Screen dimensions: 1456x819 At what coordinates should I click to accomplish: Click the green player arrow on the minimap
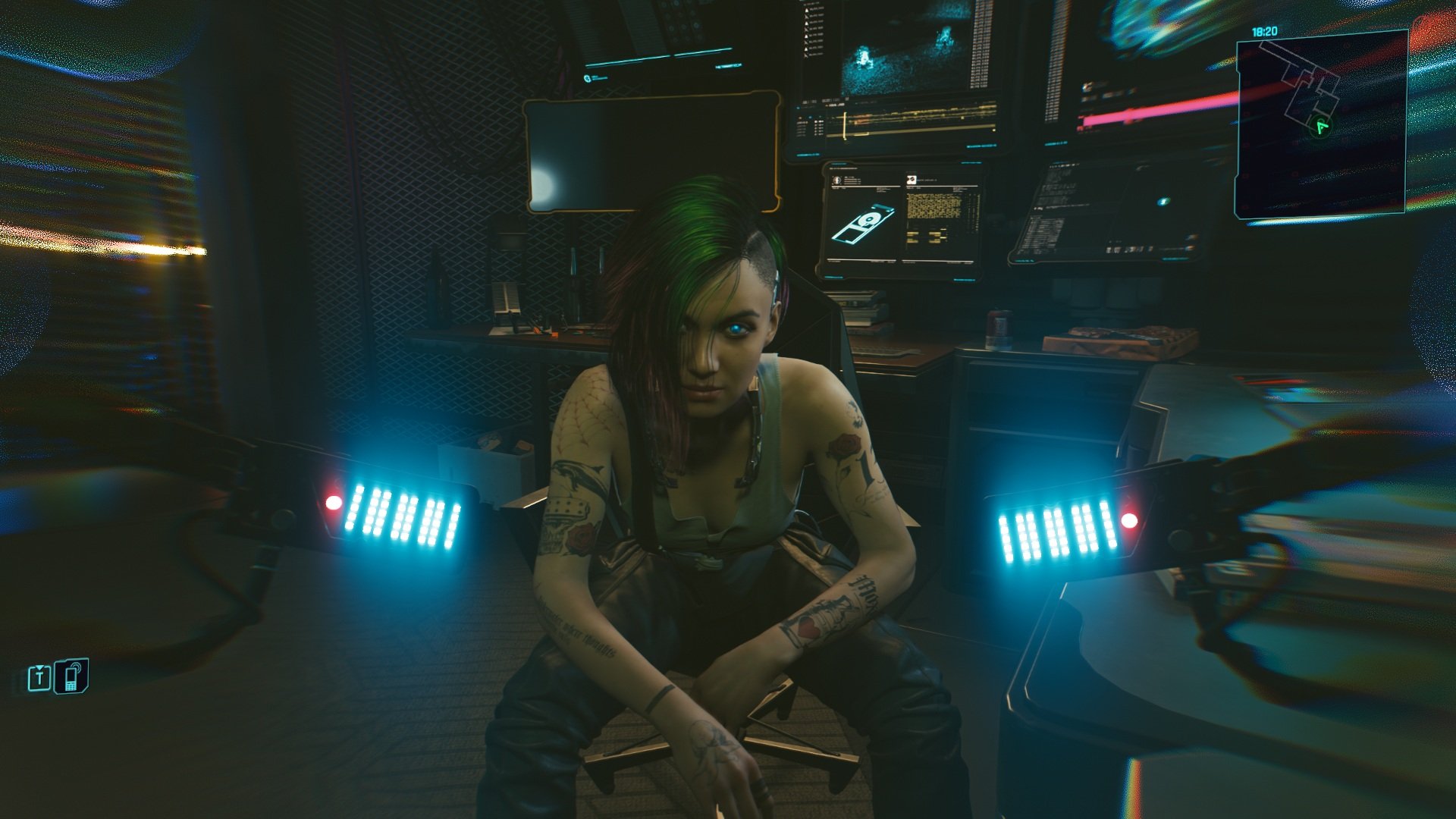1322,126
